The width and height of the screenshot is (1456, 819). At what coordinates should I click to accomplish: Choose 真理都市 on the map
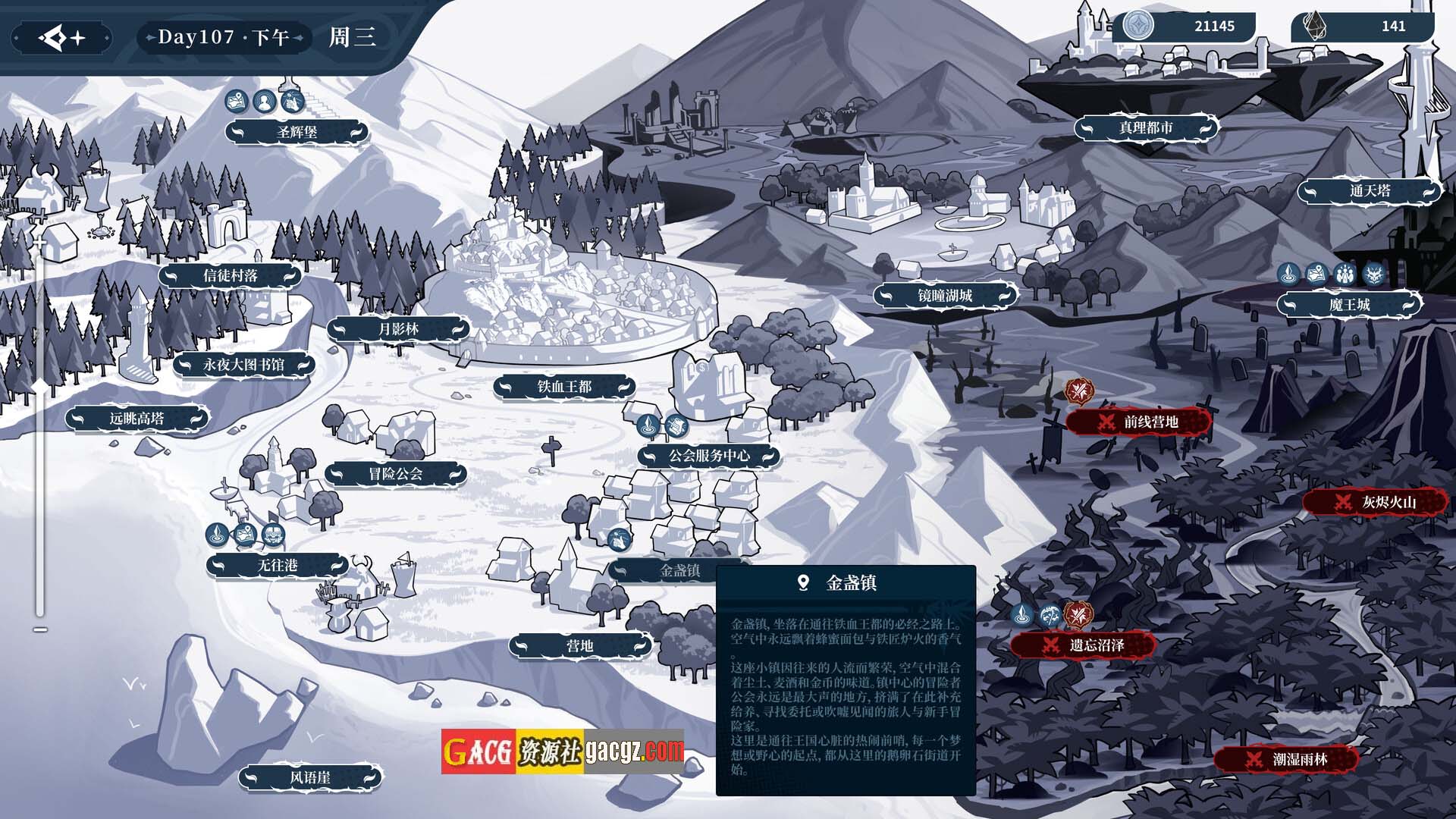[x=1145, y=128]
